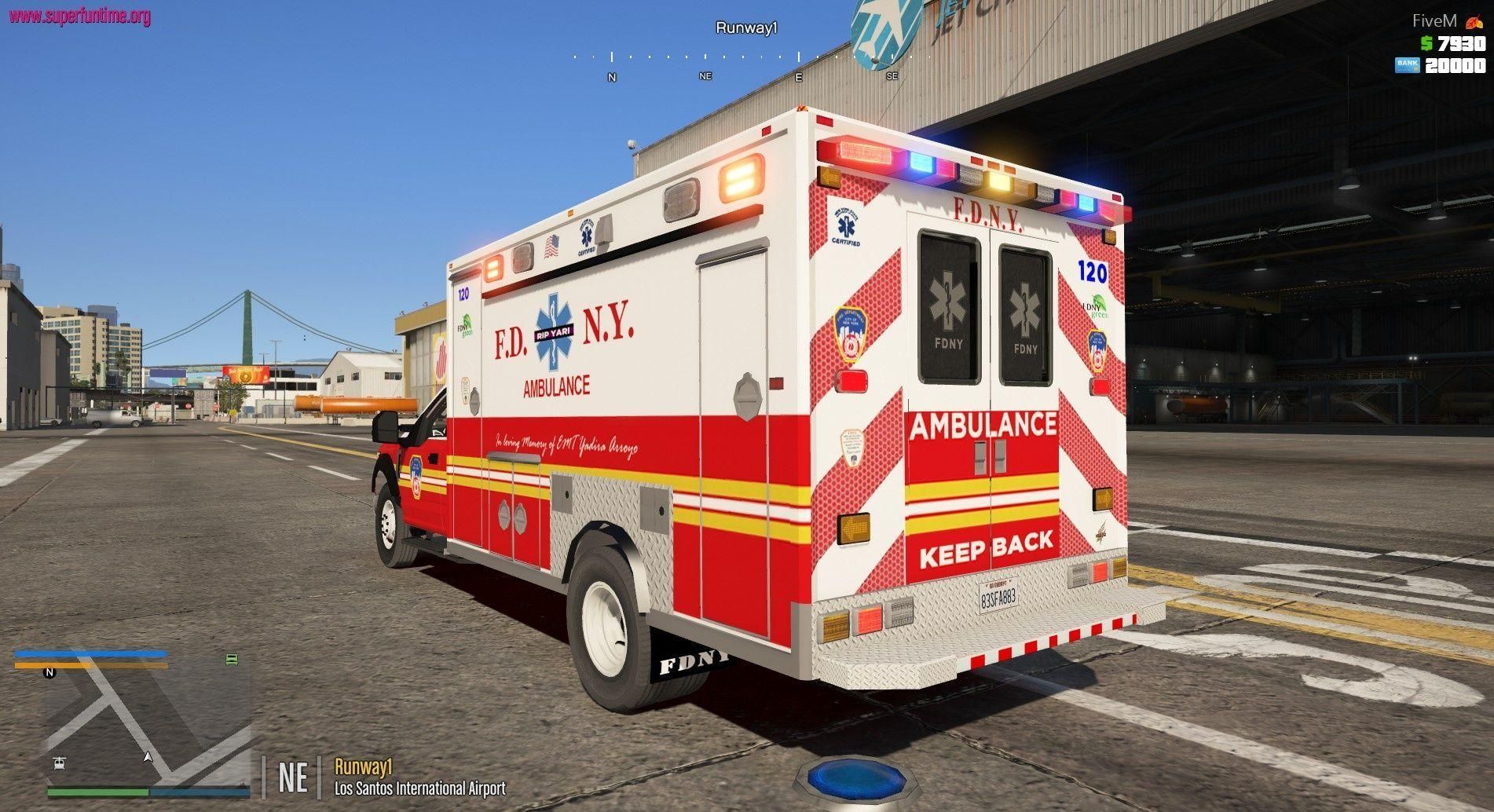Click the blue BANK card icon
1494x812 pixels.
pos(1408,65)
